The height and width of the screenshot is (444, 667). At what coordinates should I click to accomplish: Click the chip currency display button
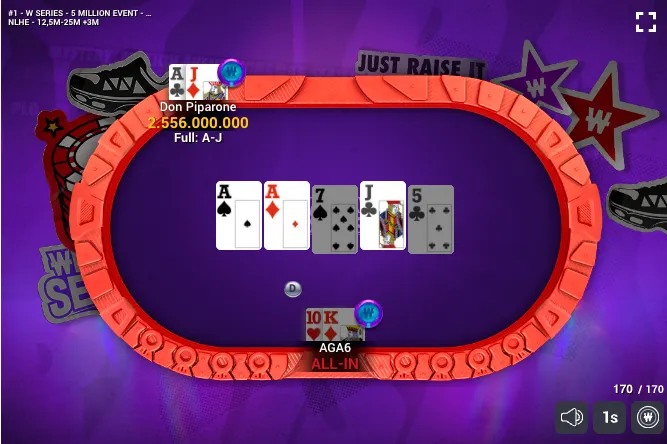[647, 416]
